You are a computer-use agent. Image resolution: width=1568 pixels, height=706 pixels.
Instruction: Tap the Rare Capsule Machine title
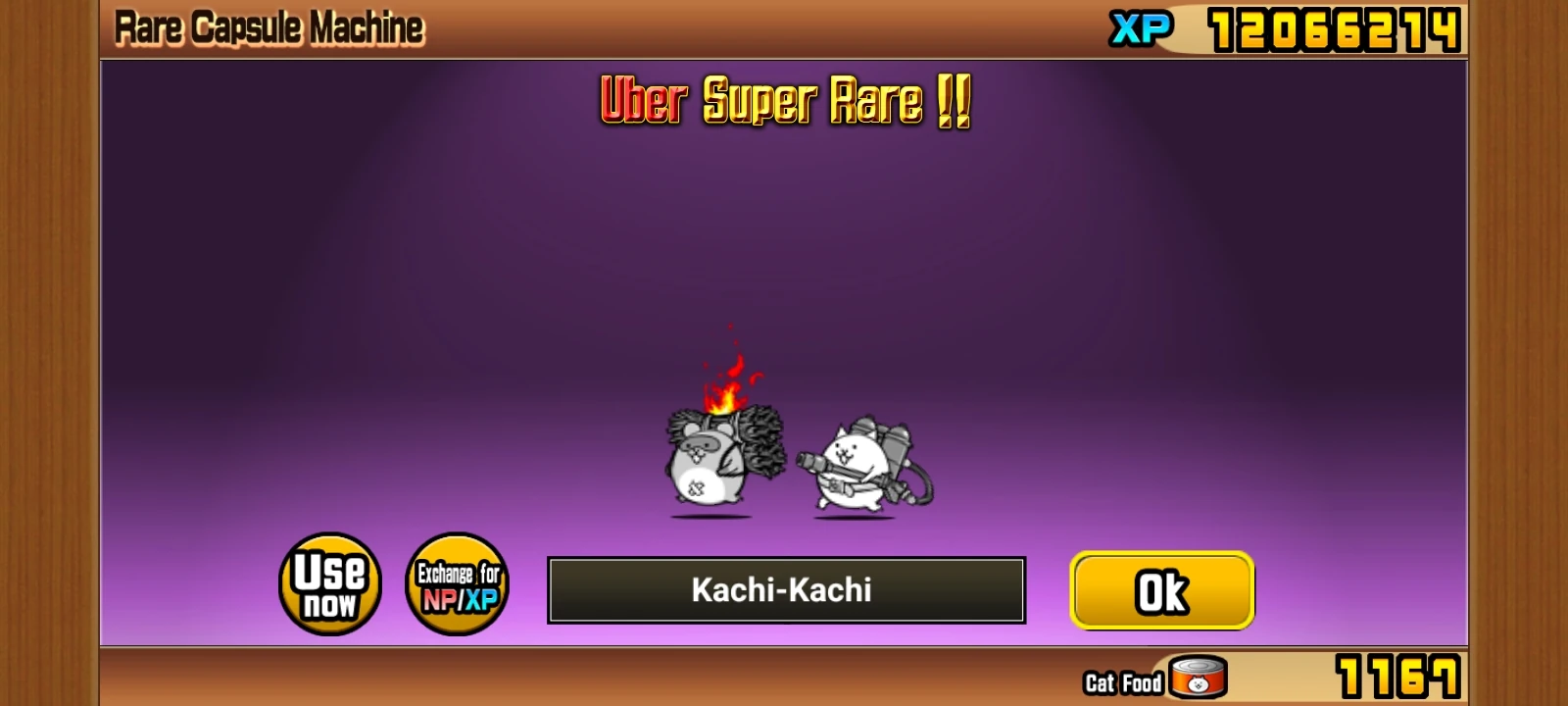coord(269,25)
